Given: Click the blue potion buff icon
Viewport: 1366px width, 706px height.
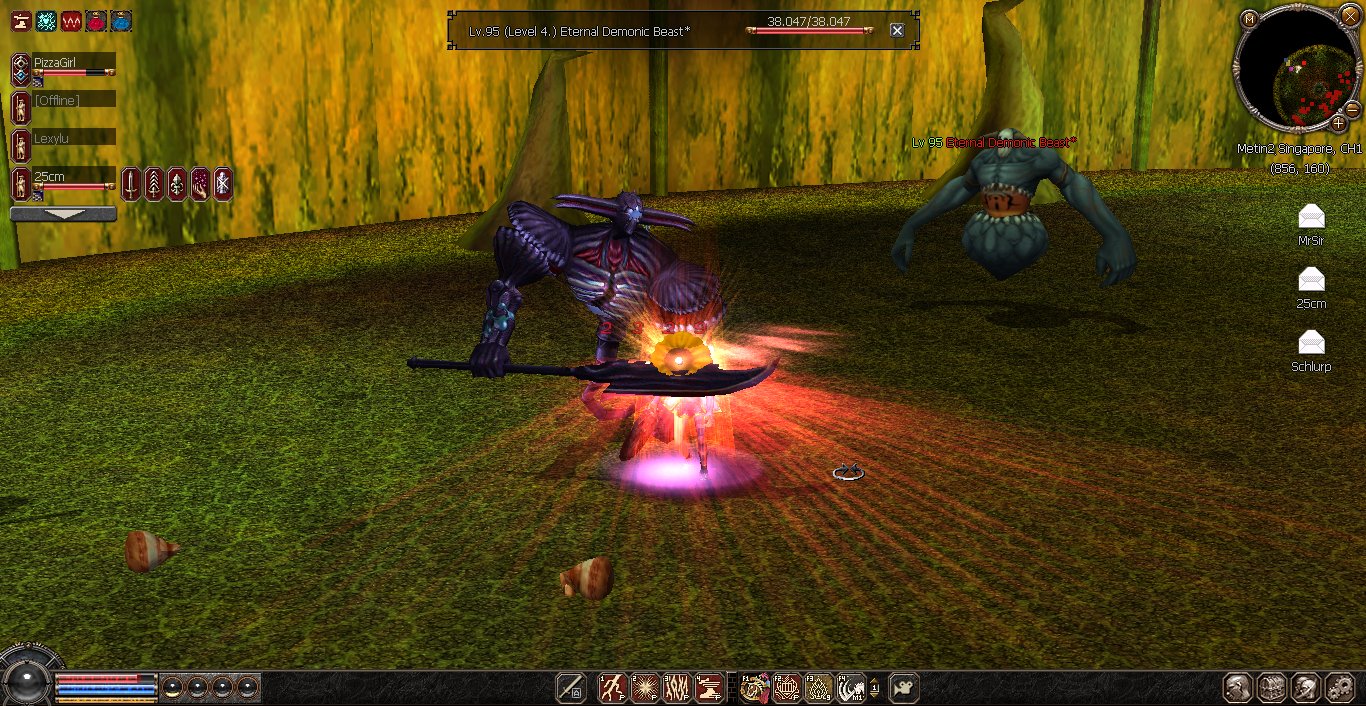Looking at the screenshot, I should click(121, 21).
